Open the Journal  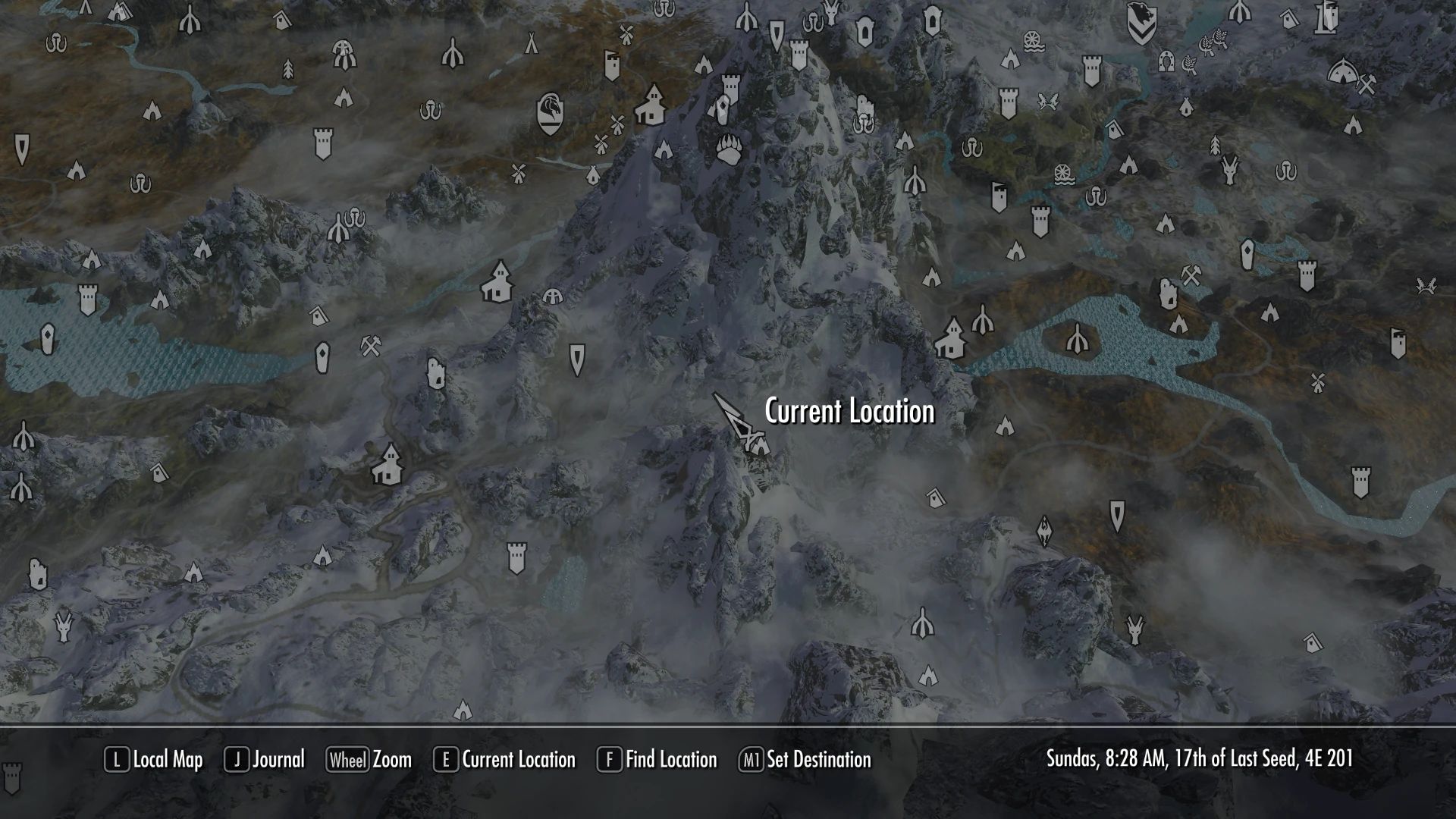(277, 760)
